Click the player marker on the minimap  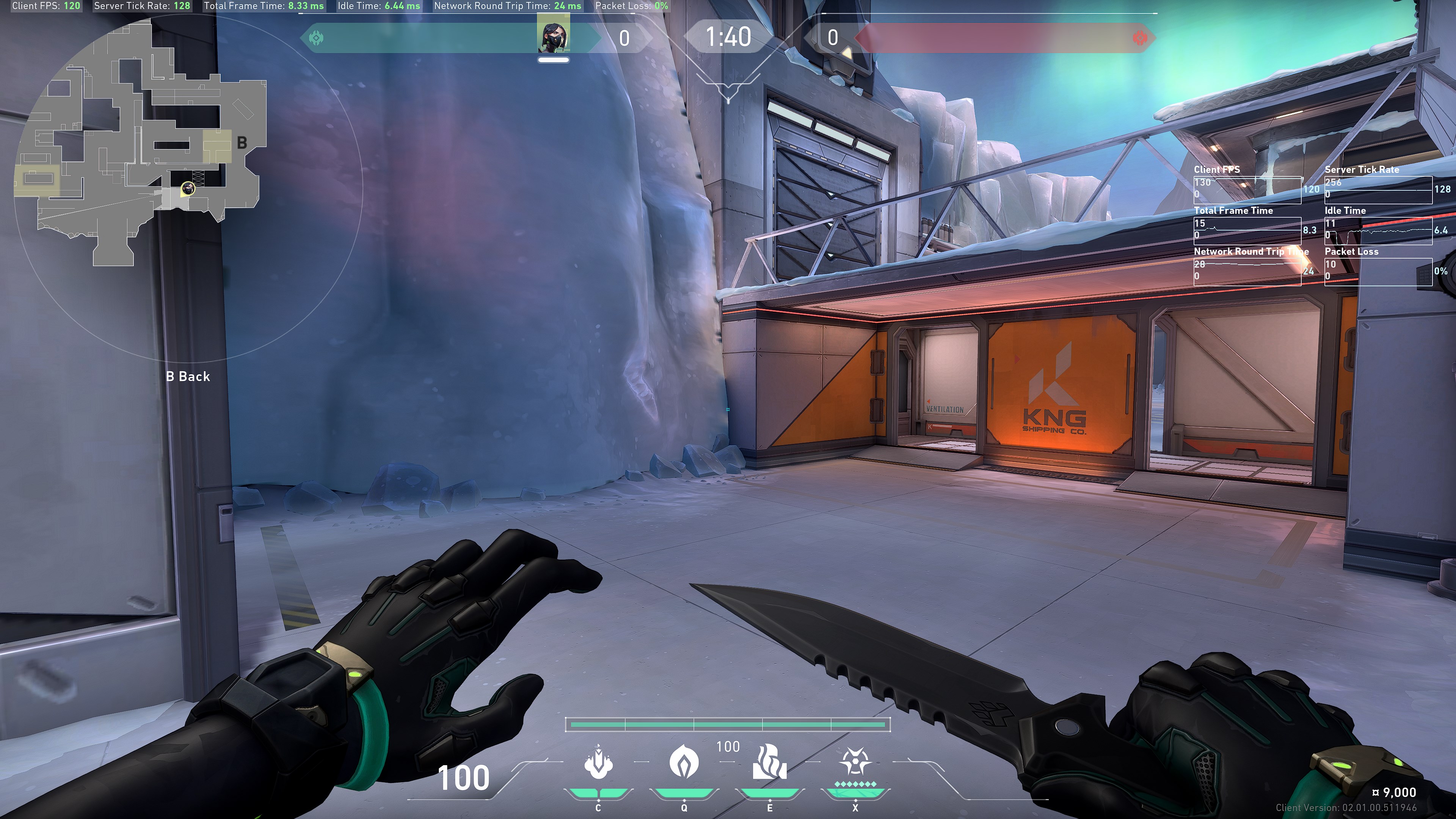click(x=188, y=188)
